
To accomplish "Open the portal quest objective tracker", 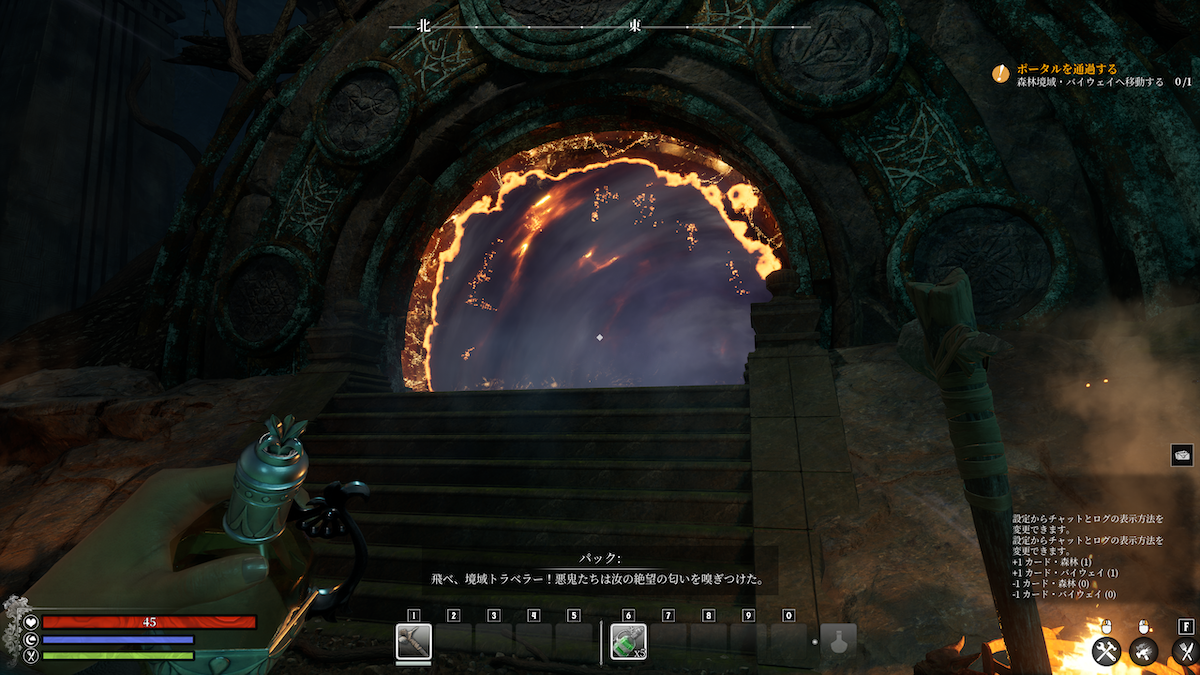I will coord(1090,74).
